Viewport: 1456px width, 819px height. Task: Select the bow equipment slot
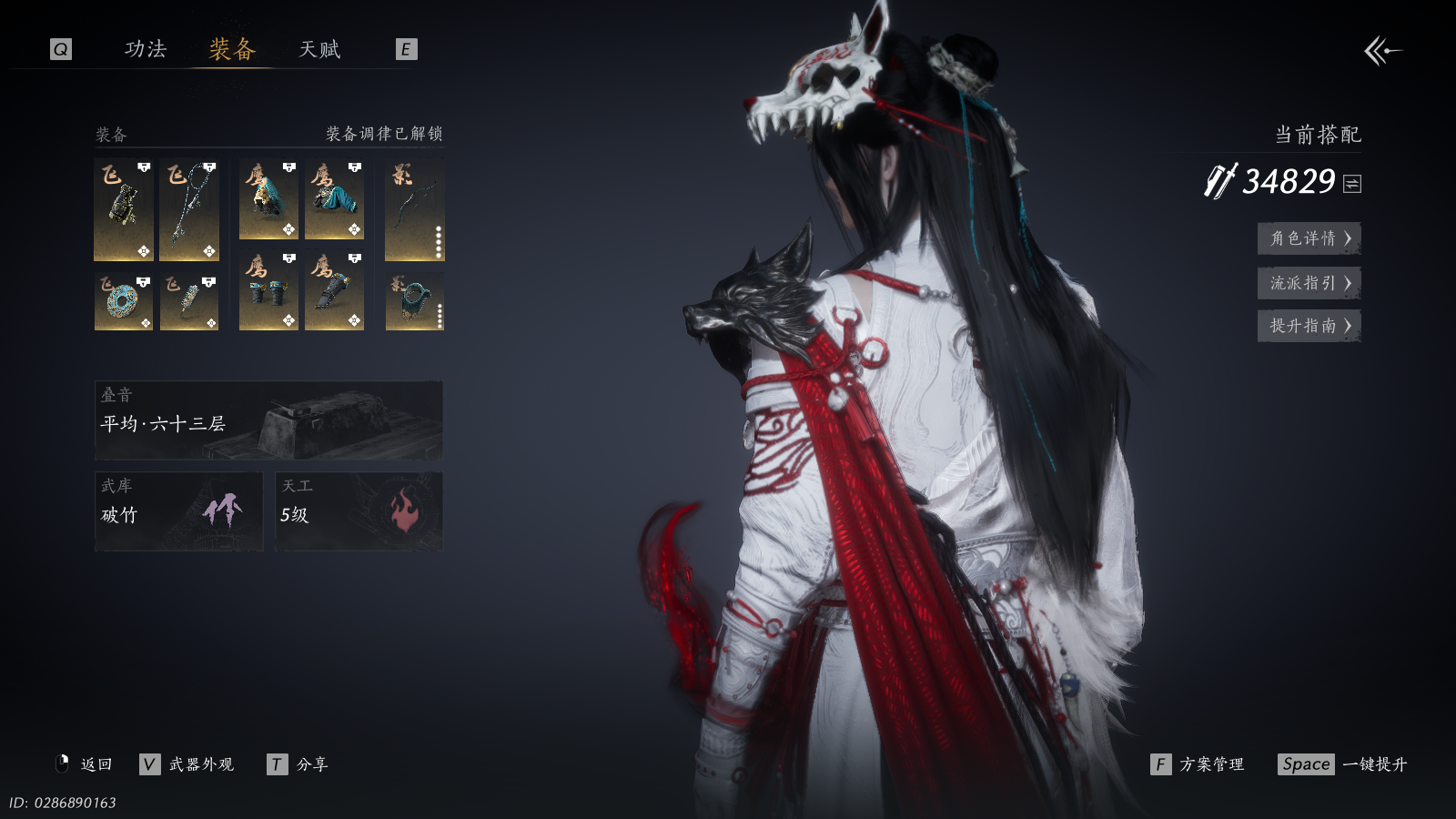pos(414,209)
